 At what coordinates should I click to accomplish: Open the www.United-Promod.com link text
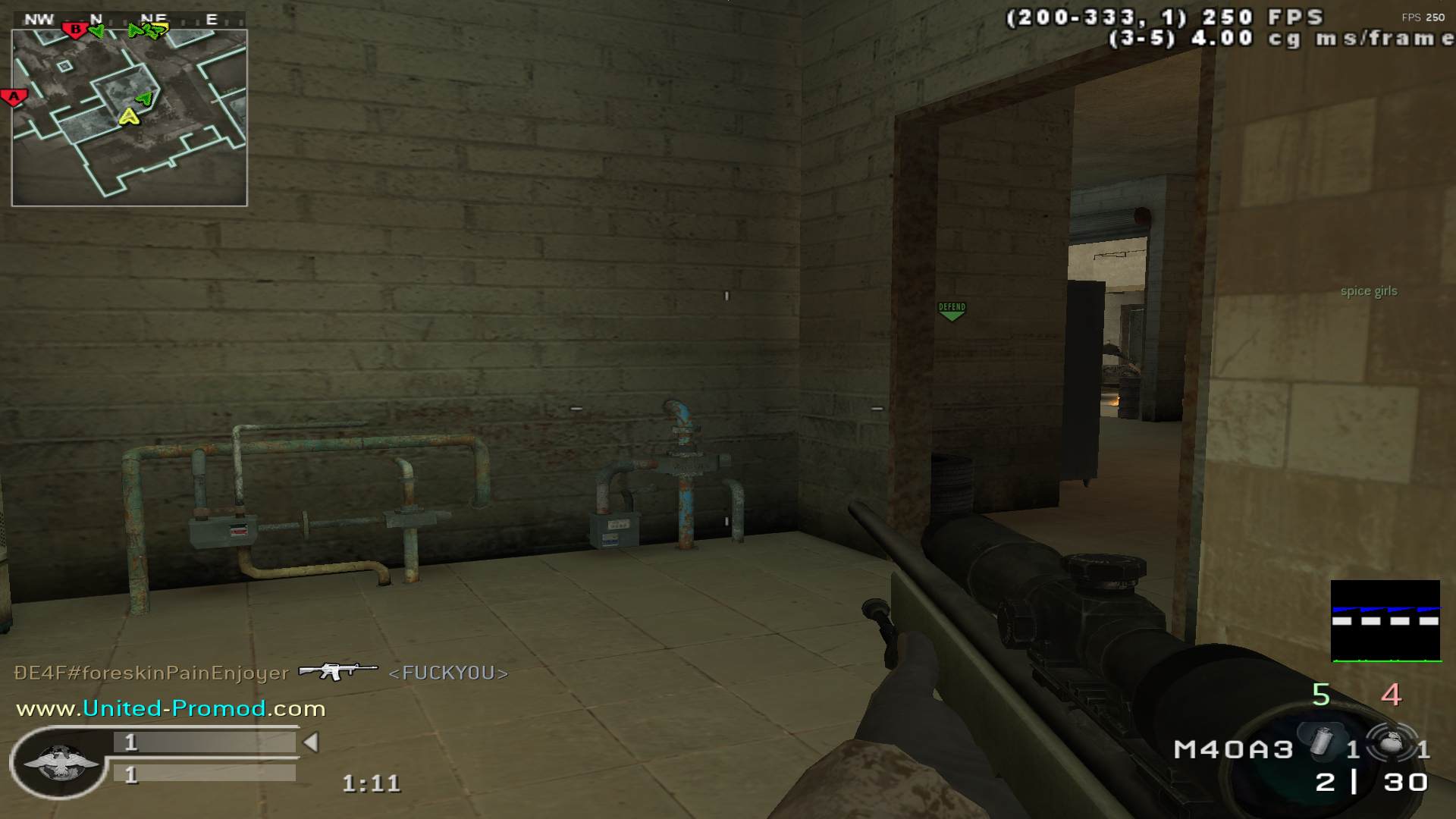pos(171,709)
